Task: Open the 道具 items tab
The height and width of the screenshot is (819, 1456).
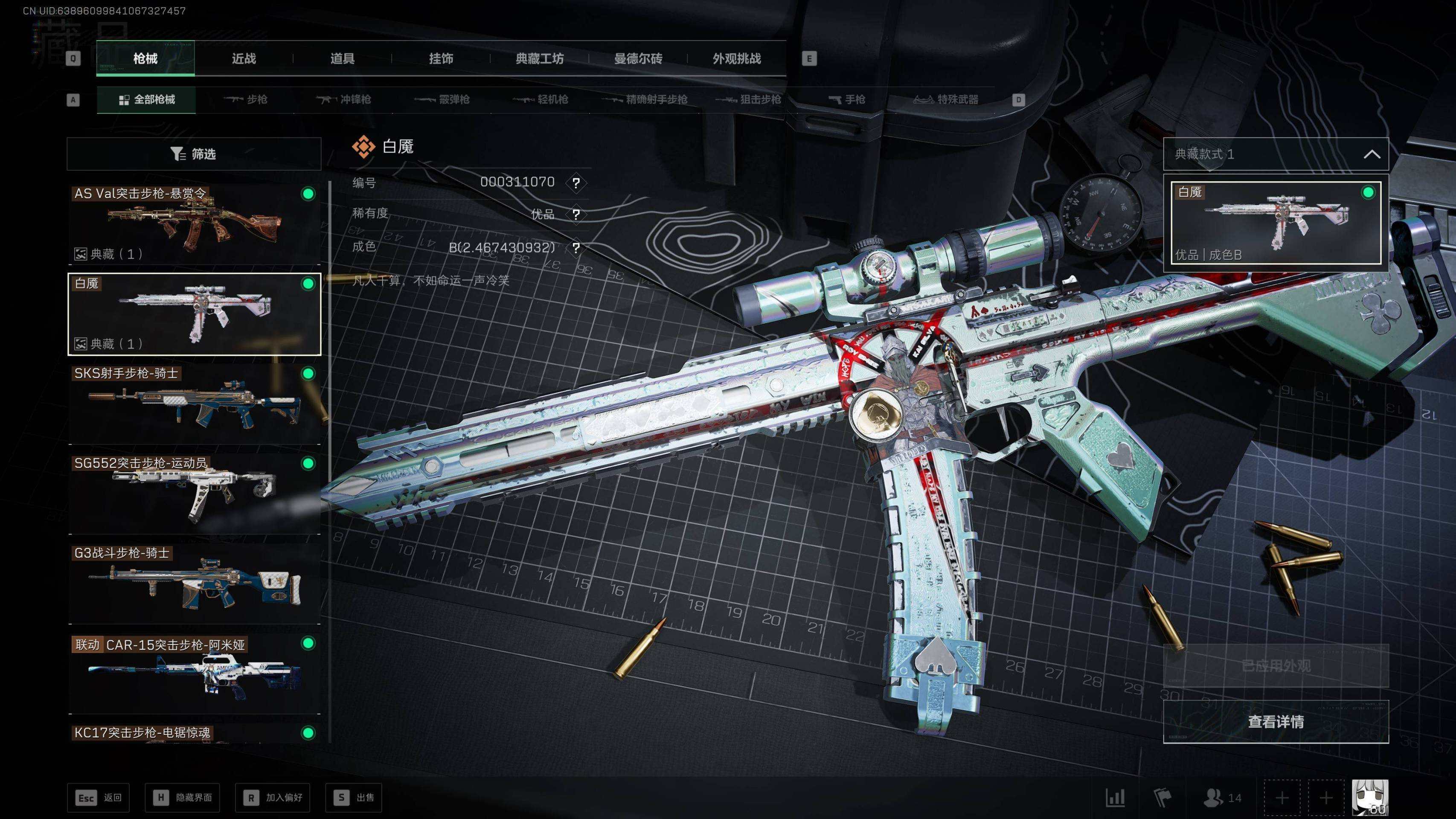Action: tap(342, 58)
